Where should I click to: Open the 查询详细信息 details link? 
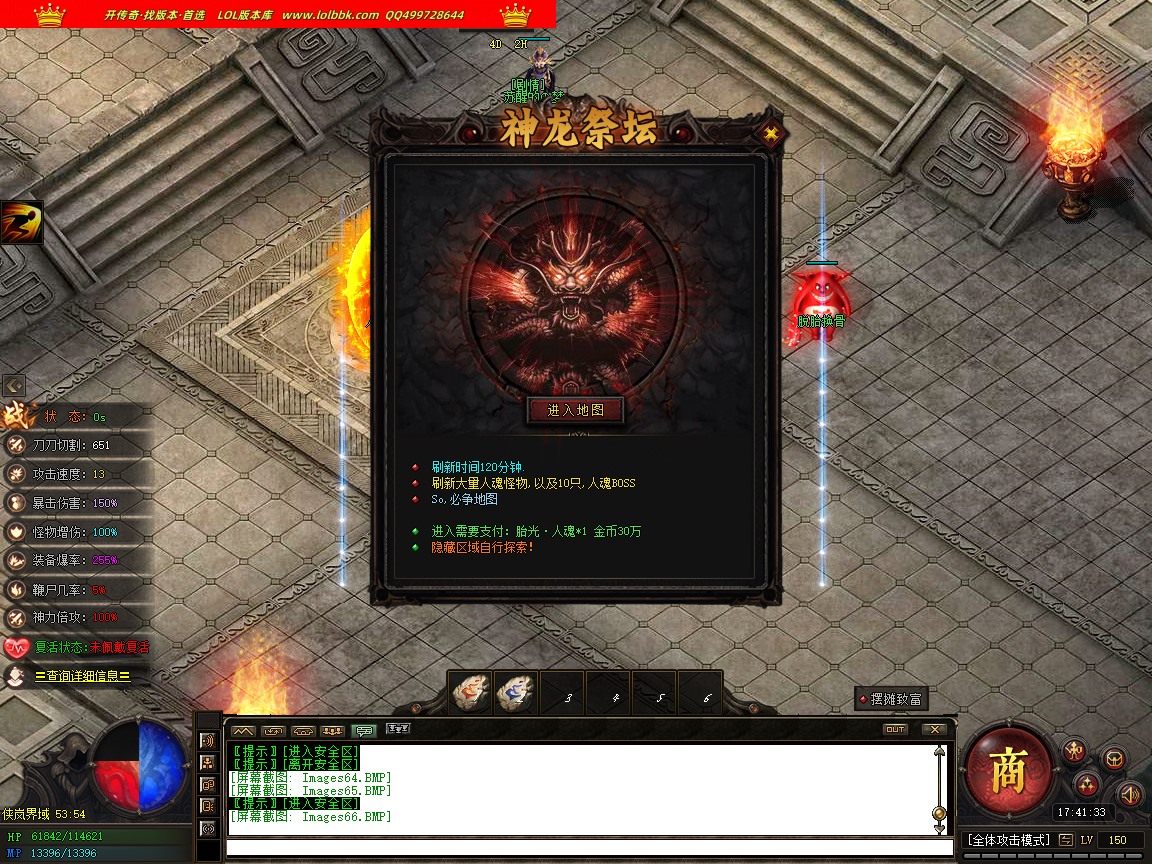pyautogui.click(x=82, y=676)
